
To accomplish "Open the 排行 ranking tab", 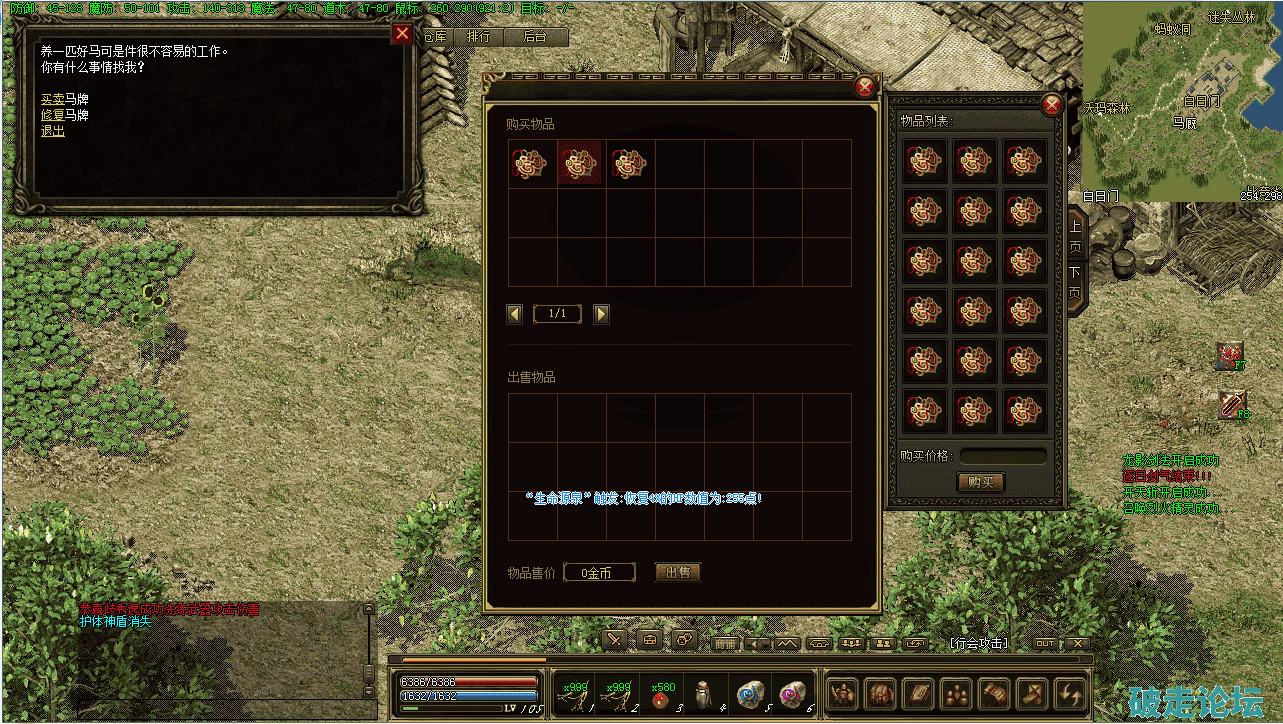I will (x=479, y=37).
